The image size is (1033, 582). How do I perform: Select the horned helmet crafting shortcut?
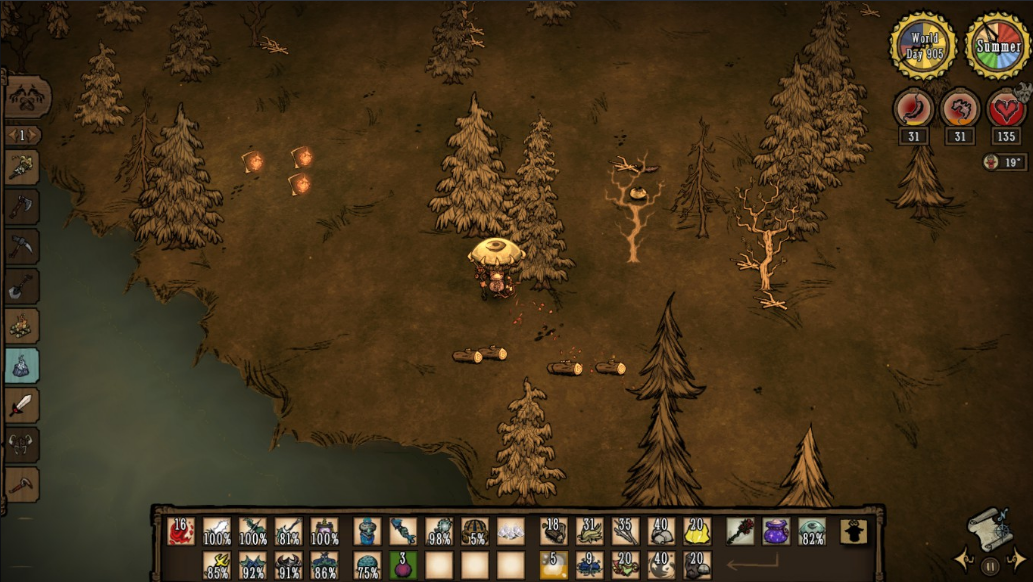click(x=22, y=445)
